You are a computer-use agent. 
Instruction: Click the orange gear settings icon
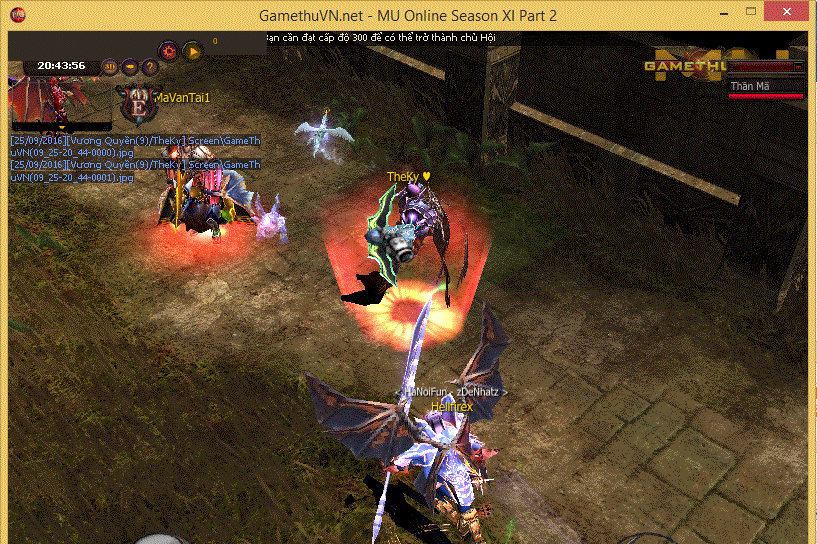[169, 50]
